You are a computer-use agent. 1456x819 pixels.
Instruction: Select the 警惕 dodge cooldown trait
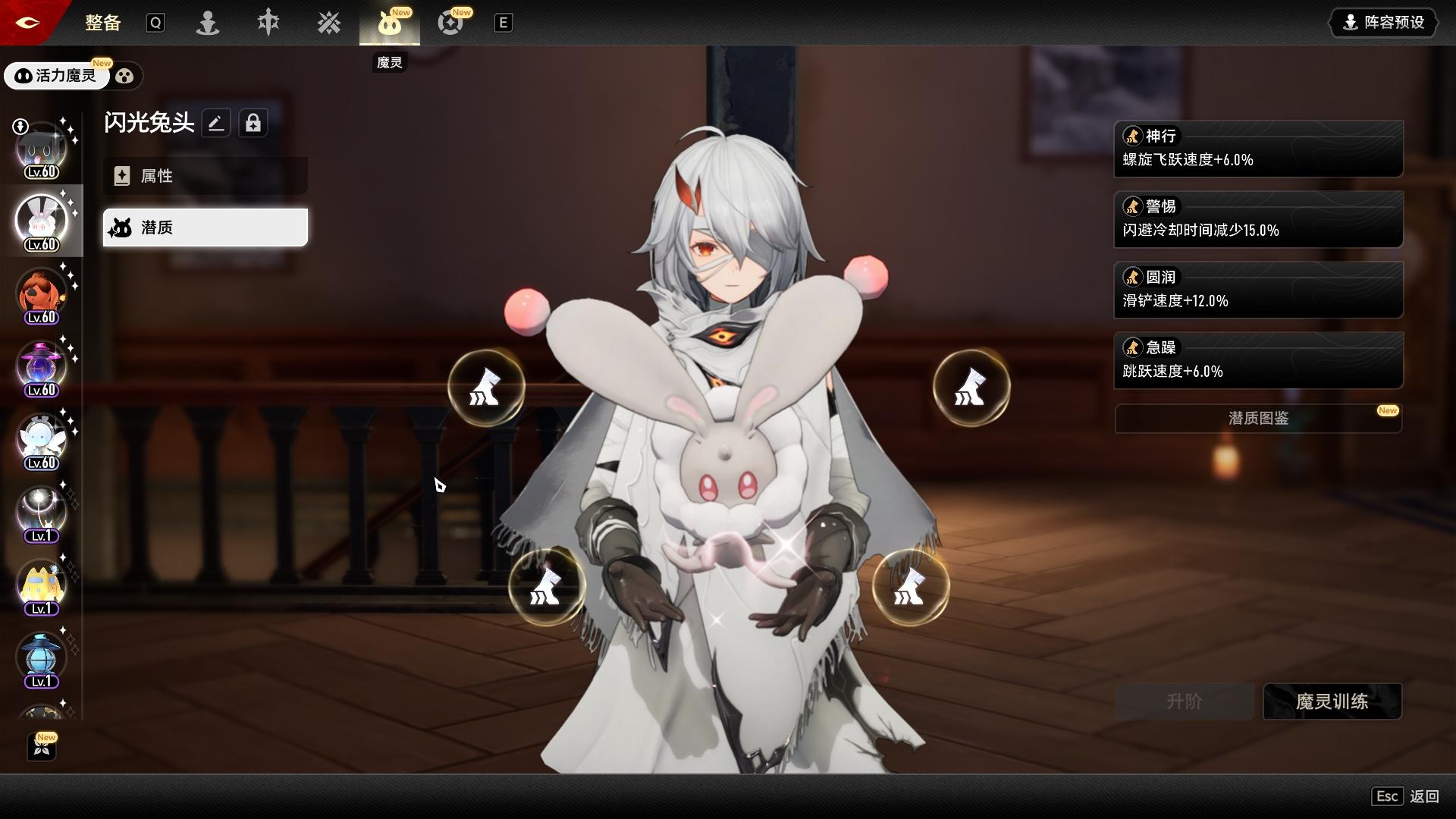1258,219
